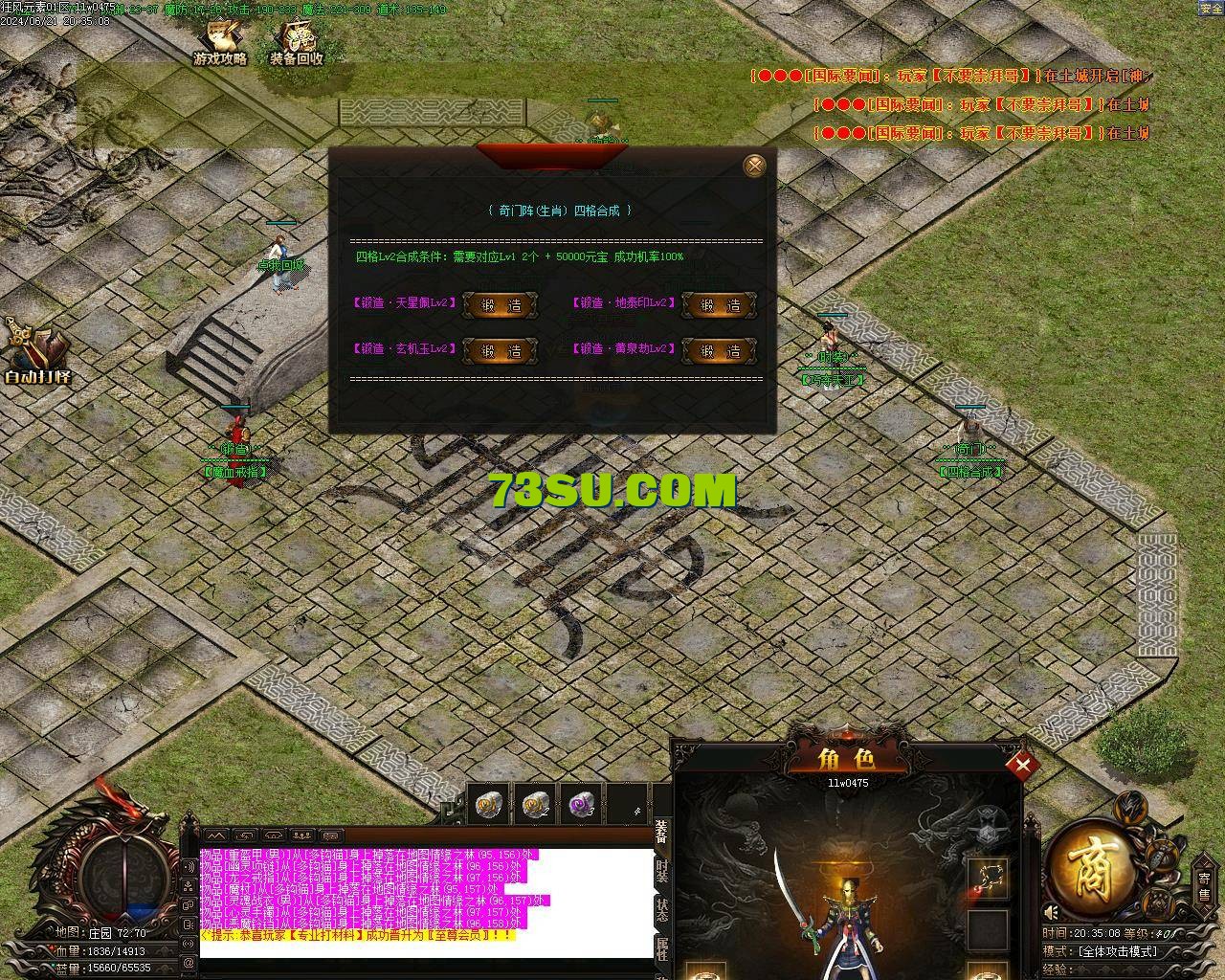Click 锻造 button for 玄机玉 Lv2
Viewport: 1225px width, 980px height.
click(500, 351)
